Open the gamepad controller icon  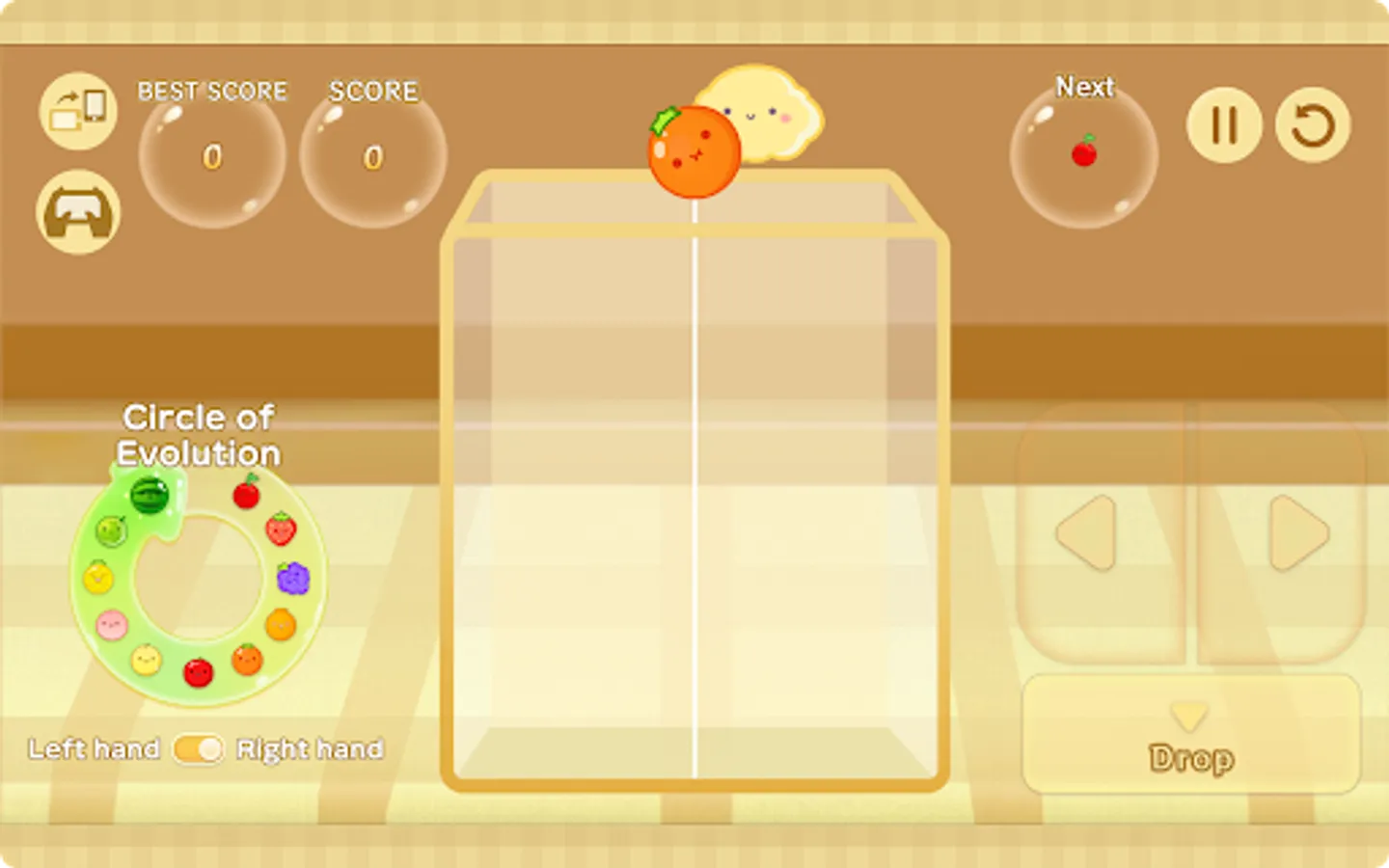point(77,210)
